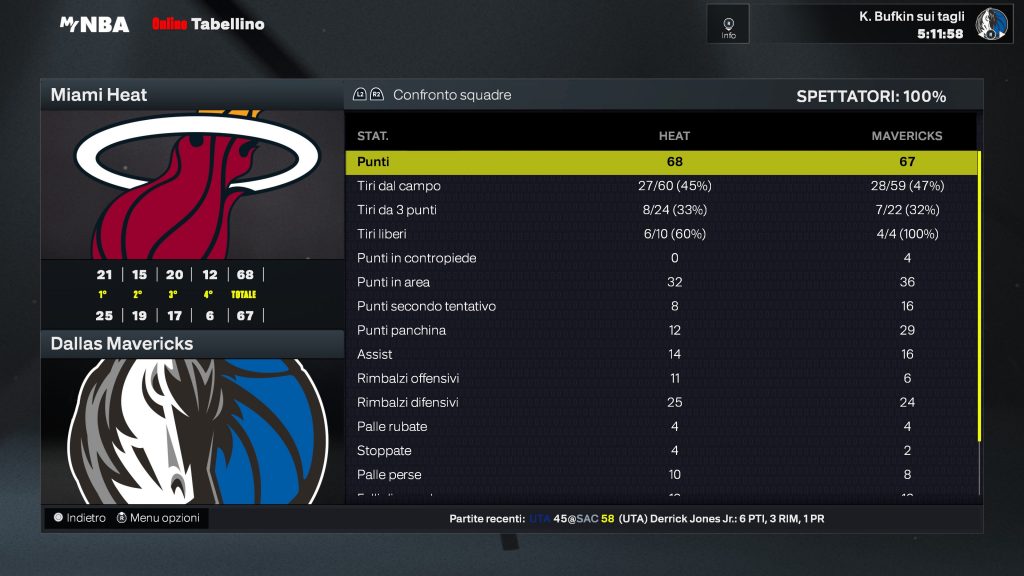Select the Punti panchina row
This screenshot has width=1024, height=576.
click(660, 330)
